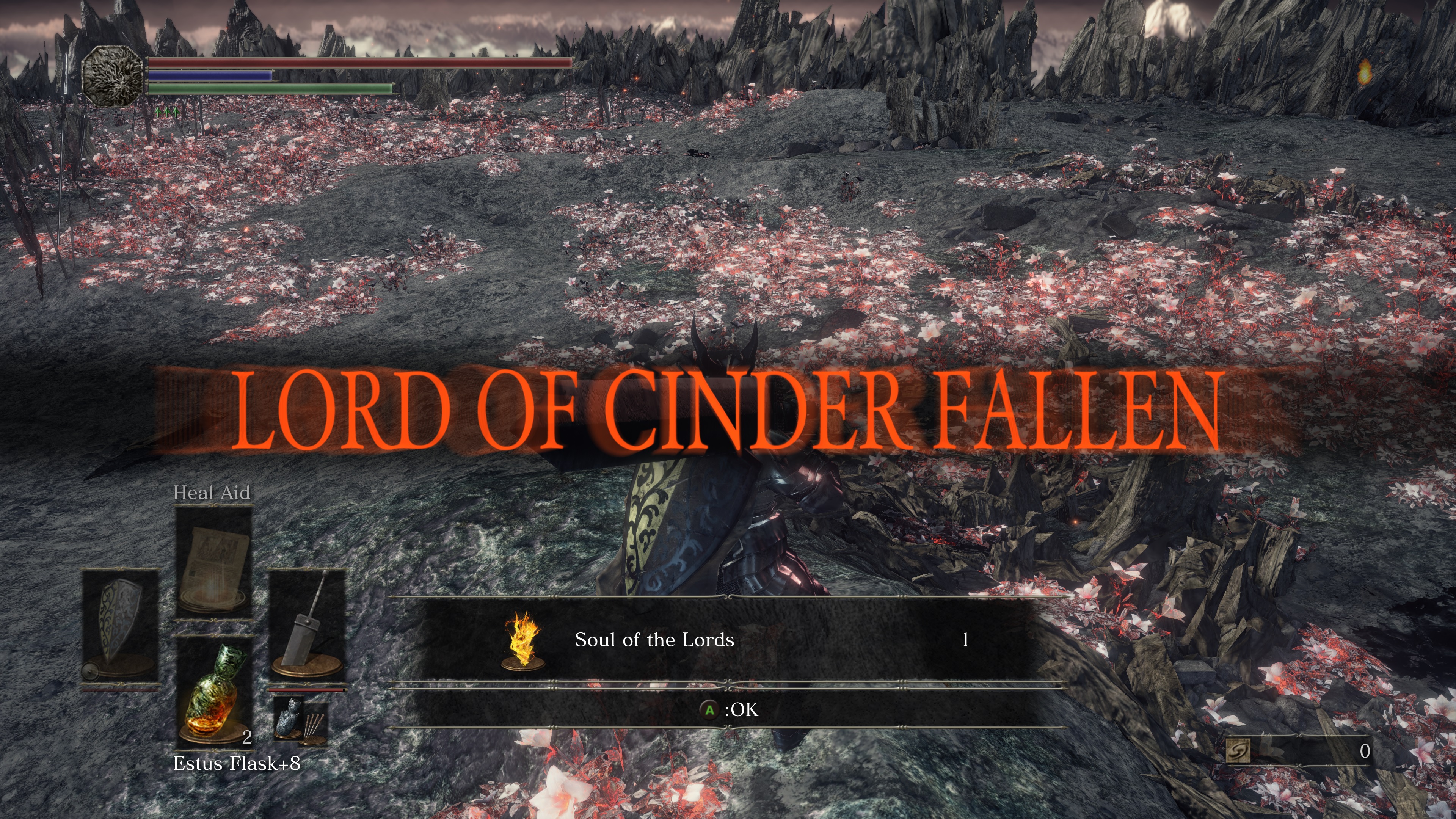Click the small secondary equipment icon
Viewport: 1456px width, 819px height.
300,719
